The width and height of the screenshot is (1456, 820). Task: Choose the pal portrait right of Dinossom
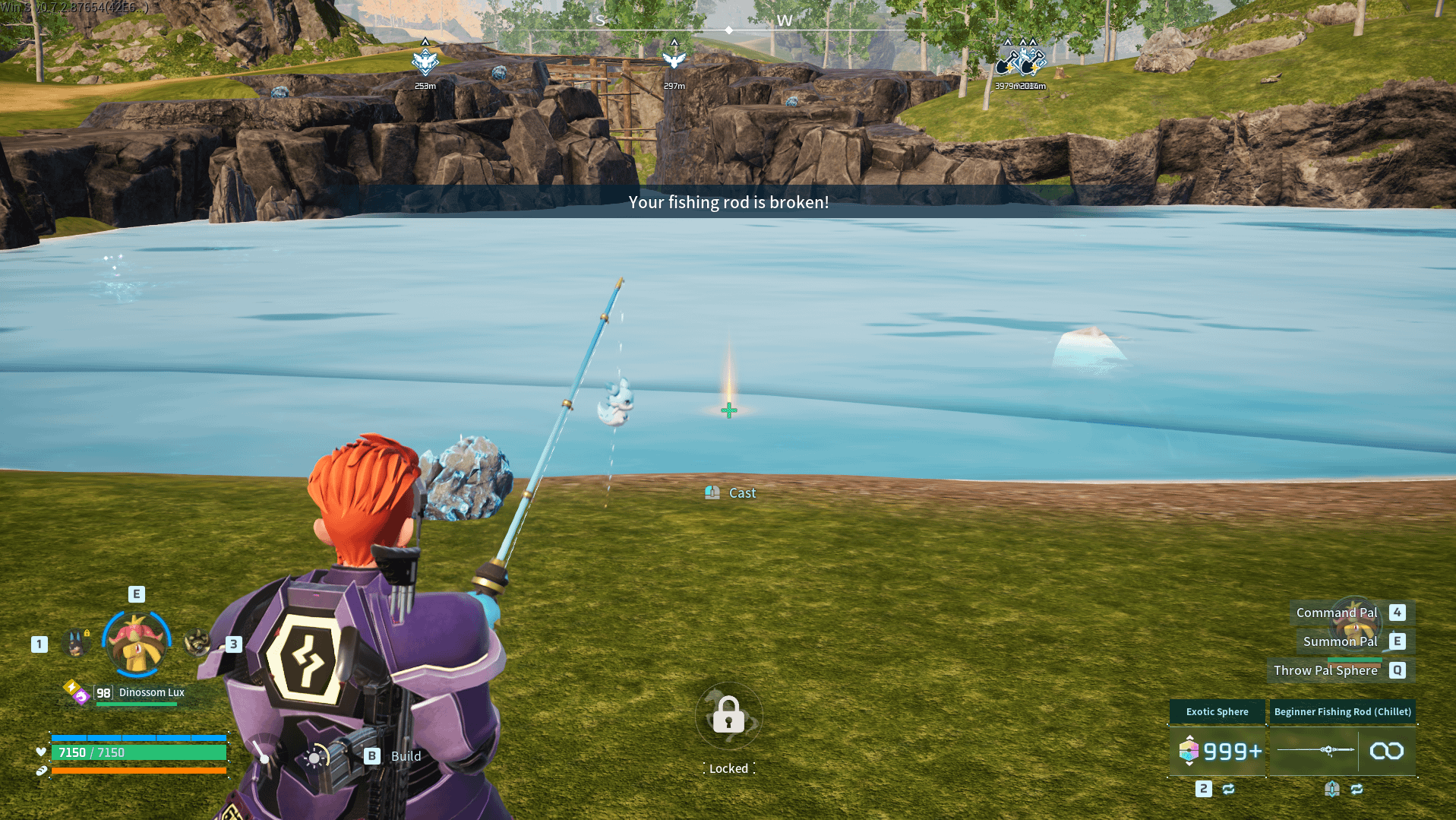coord(197,643)
